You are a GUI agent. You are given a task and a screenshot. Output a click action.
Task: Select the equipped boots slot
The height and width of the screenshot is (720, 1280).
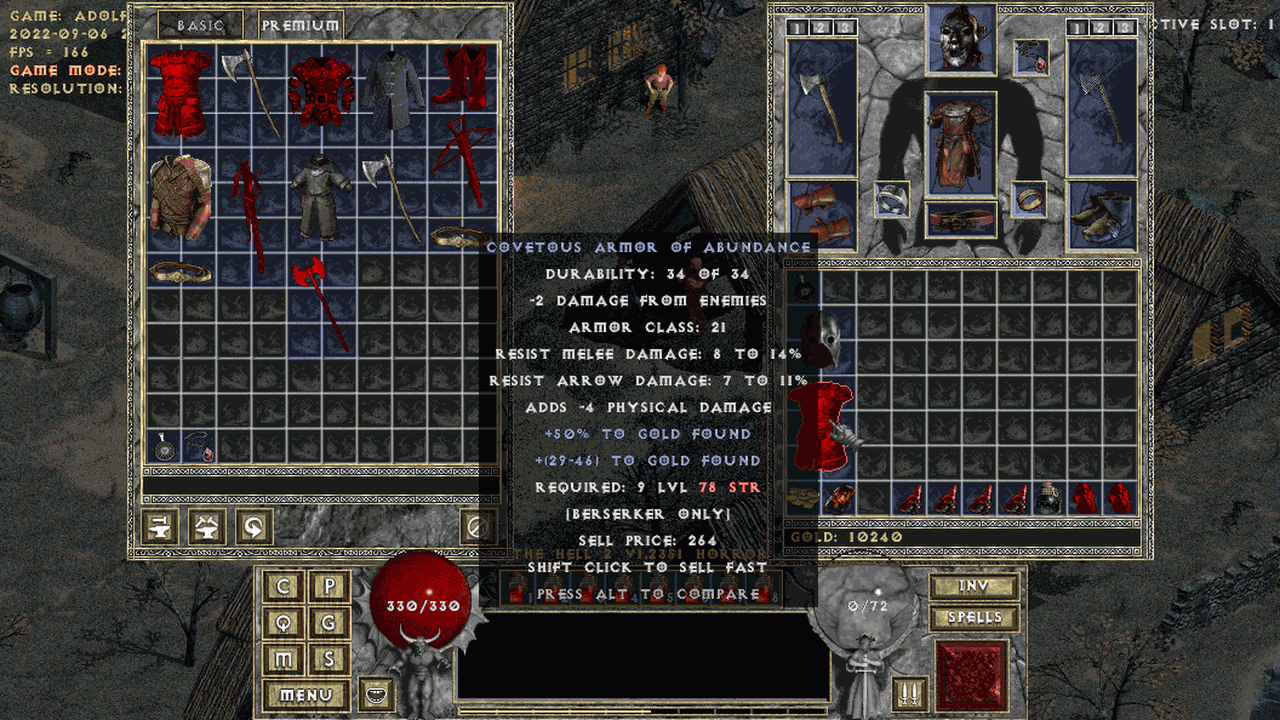pos(1102,215)
